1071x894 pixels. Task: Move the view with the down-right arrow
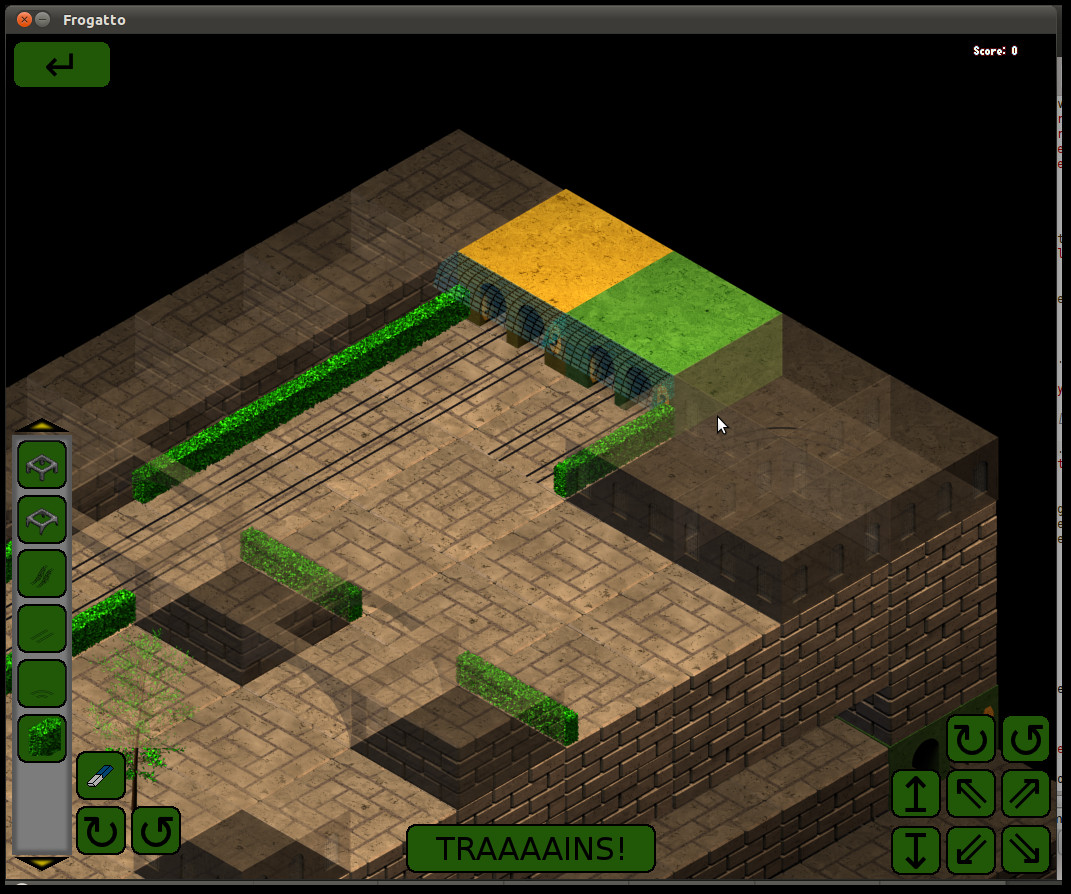(x=1026, y=849)
